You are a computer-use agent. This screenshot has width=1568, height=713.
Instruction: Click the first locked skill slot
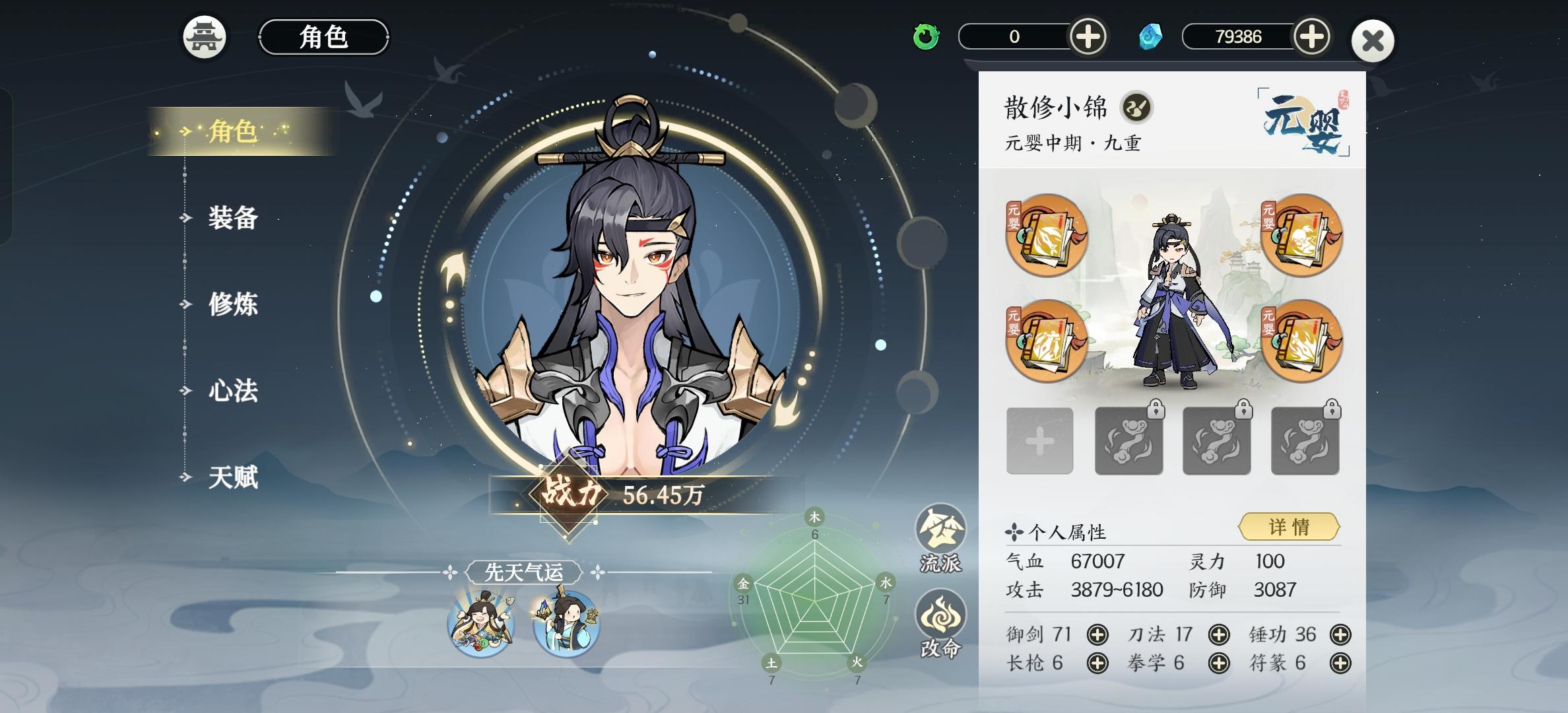click(1128, 441)
